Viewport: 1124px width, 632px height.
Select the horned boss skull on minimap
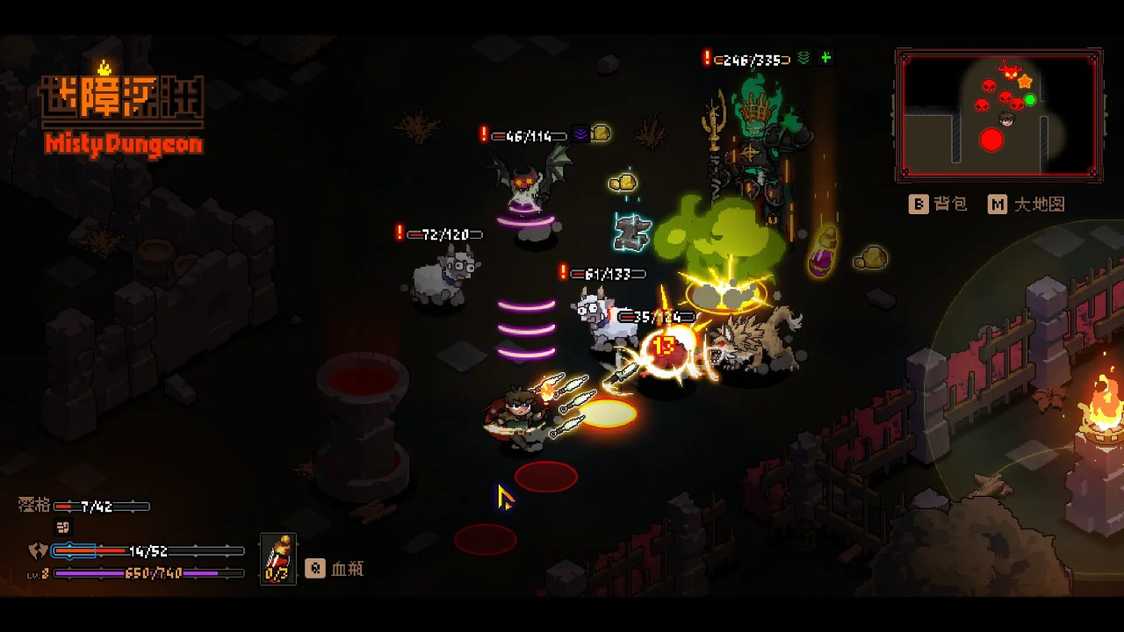tap(1008, 72)
